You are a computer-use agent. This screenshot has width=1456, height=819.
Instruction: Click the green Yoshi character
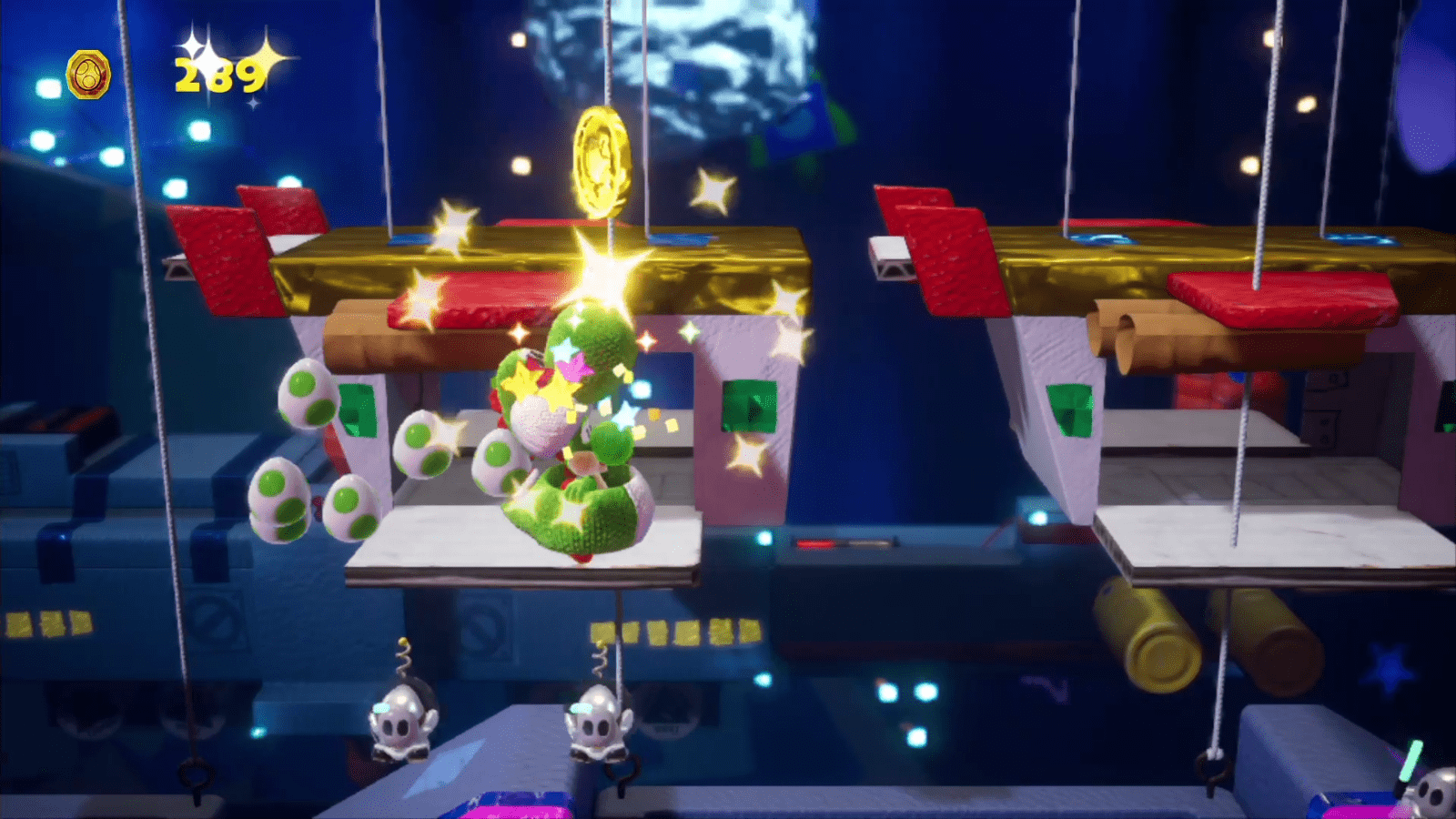(x=573, y=437)
